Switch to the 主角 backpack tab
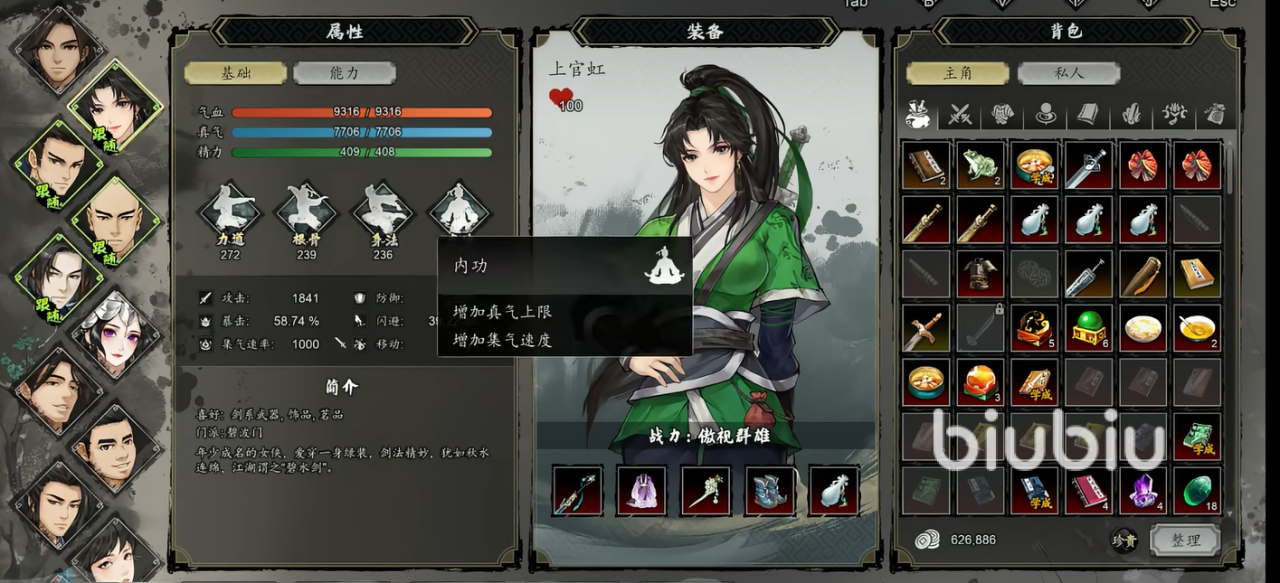 point(957,73)
